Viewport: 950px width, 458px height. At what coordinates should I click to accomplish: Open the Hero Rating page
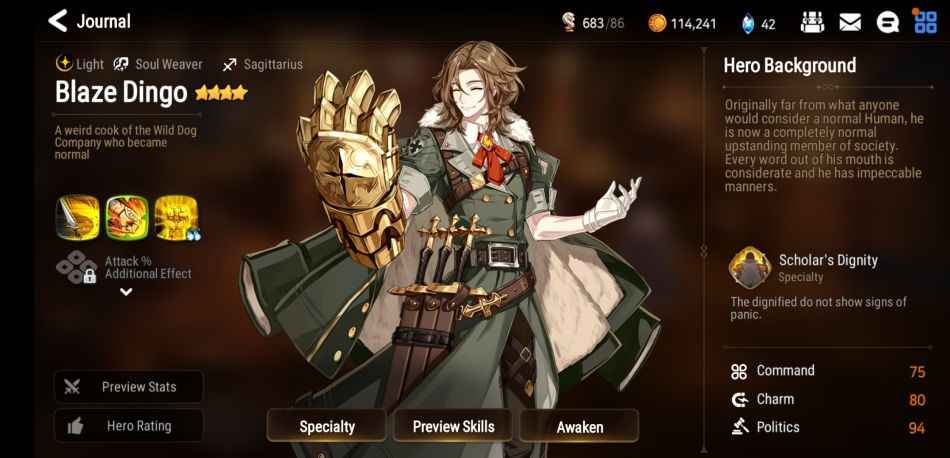click(129, 426)
